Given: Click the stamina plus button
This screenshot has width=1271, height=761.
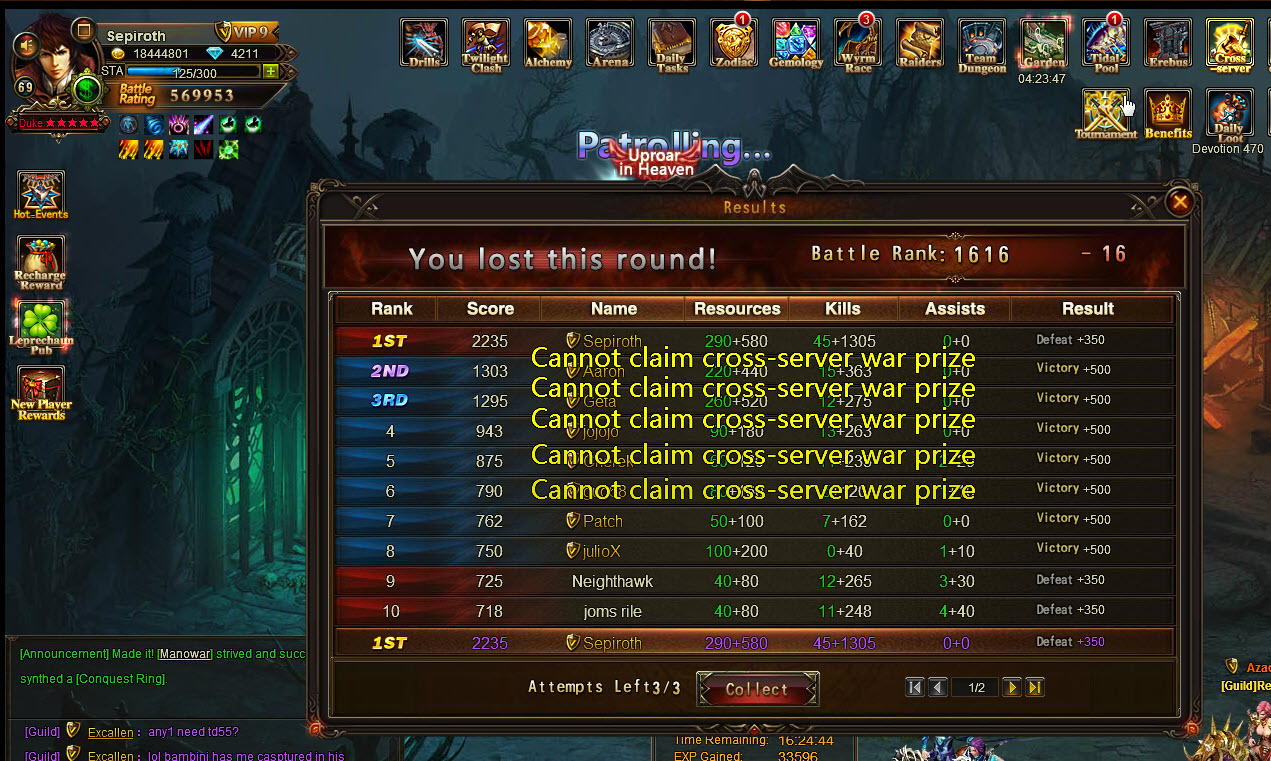Looking at the screenshot, I should pyautogui.click(x=271, y=71).
